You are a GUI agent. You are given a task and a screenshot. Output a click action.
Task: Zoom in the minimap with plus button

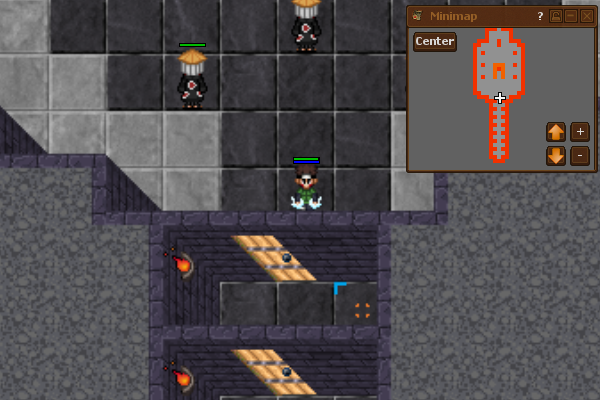[580, 132]
